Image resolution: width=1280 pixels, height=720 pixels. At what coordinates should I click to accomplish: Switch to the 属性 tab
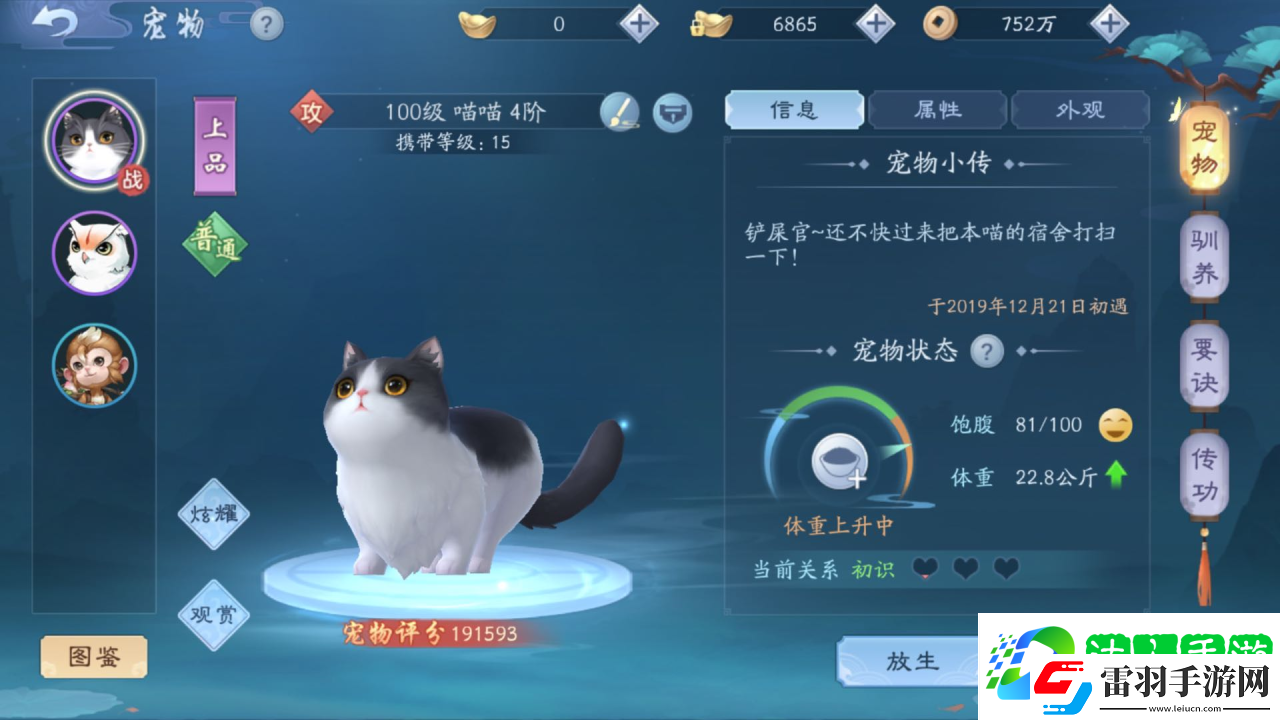point(937,111)
